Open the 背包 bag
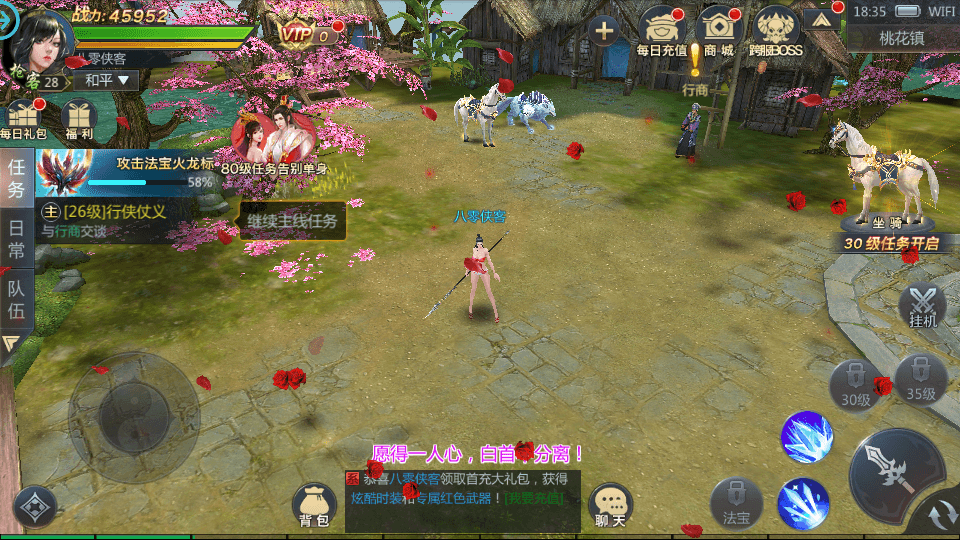The height and width of the screenshot is (540, 960). tap(314, 505)
